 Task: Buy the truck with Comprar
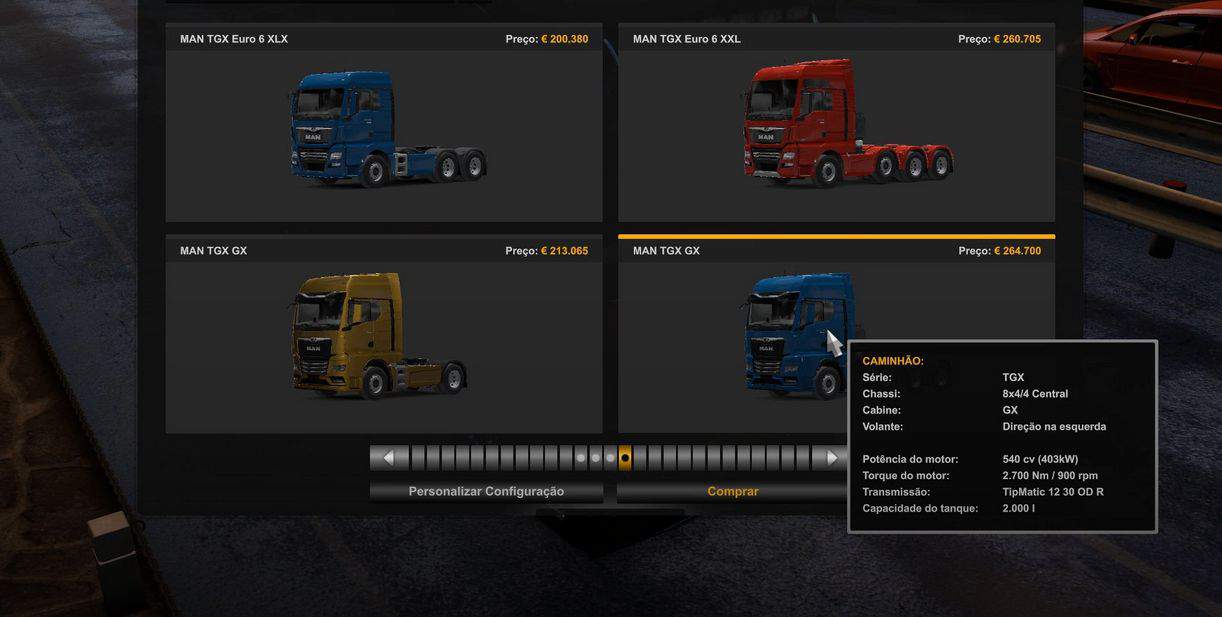click(732, 491)
